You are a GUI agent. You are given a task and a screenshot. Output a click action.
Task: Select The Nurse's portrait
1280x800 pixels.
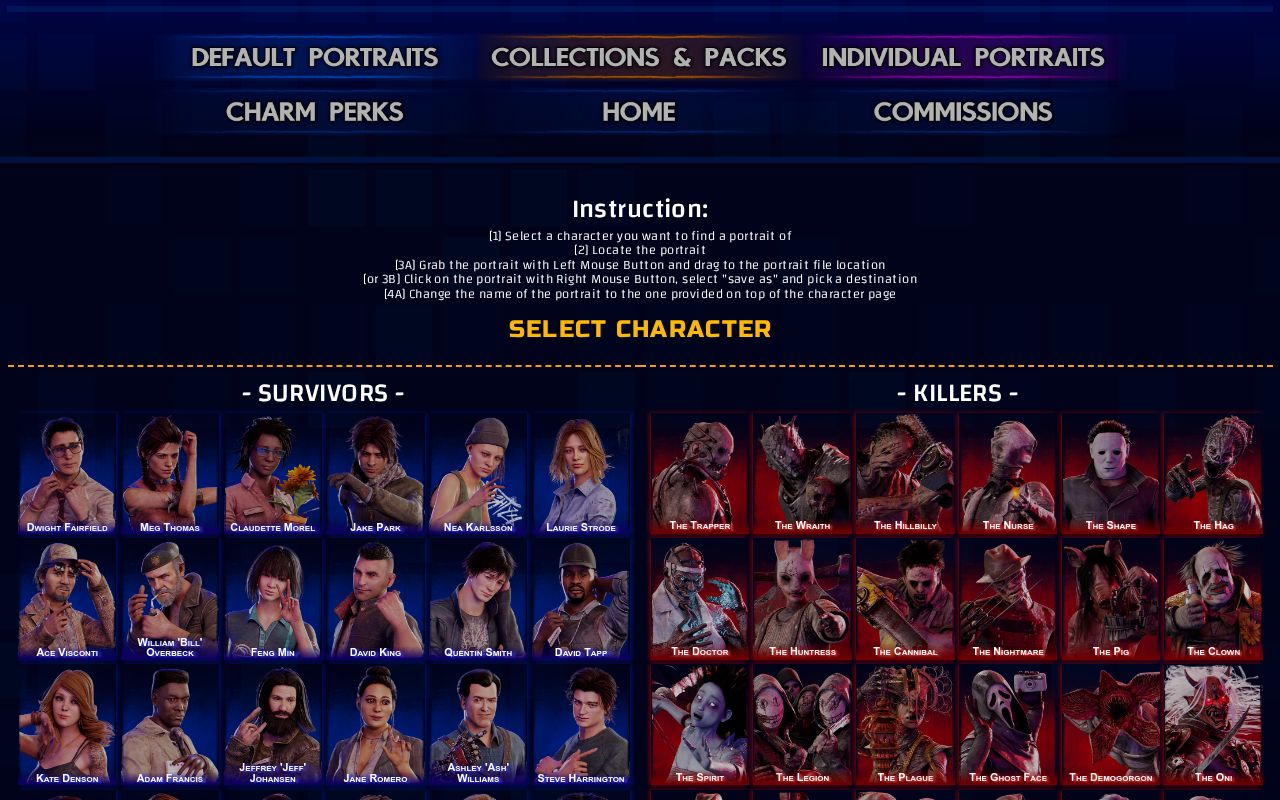point(1008,472)
